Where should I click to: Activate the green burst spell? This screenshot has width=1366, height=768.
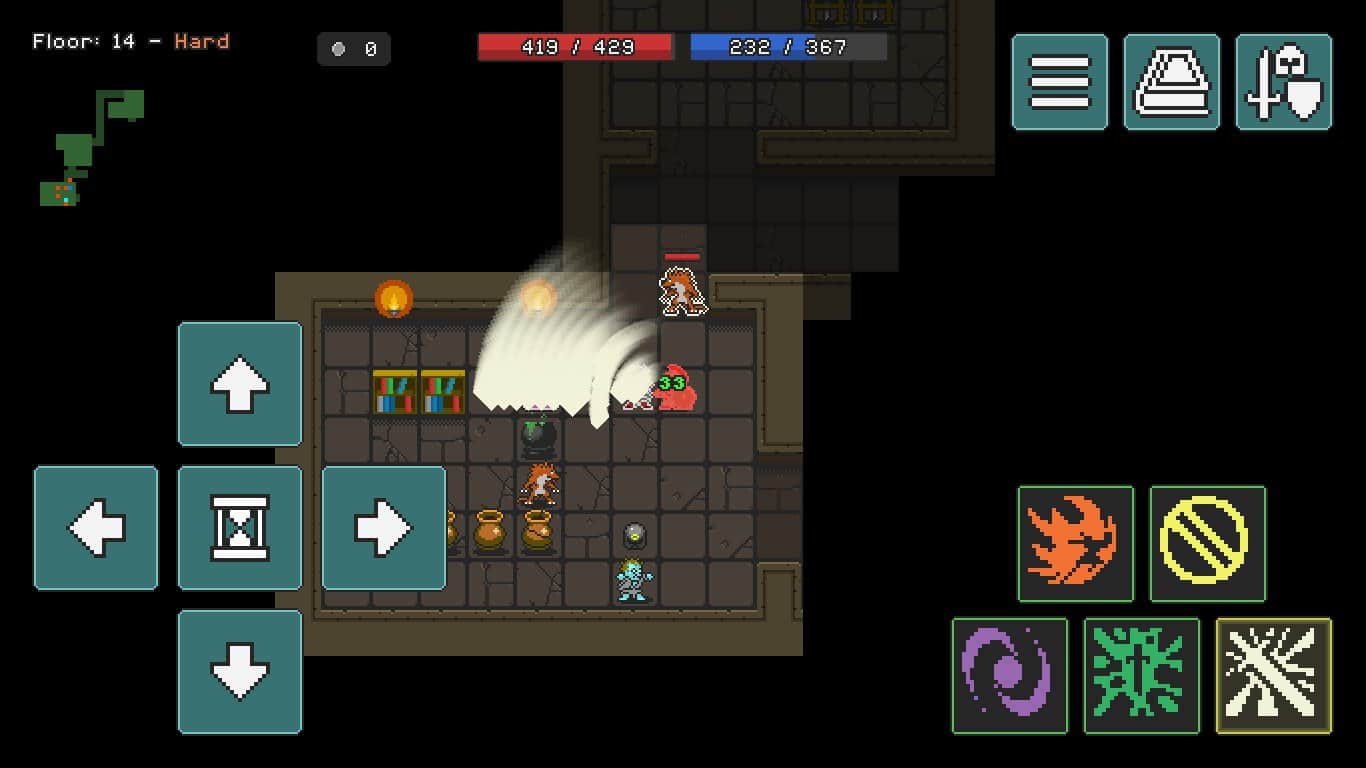(1141, 676)
